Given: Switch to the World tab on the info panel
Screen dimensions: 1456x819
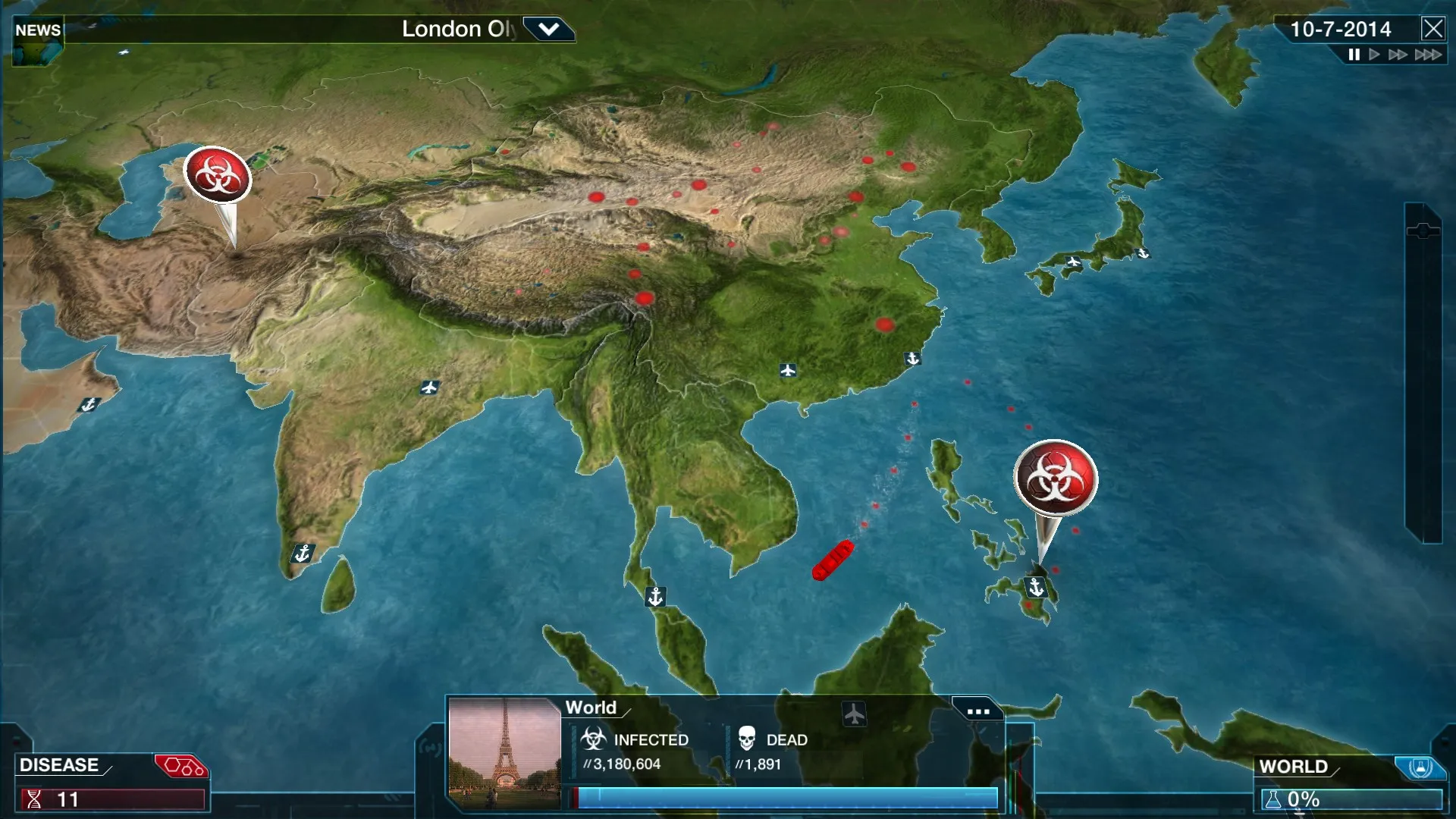Looking at the screenshot, I should coord(590,708).
